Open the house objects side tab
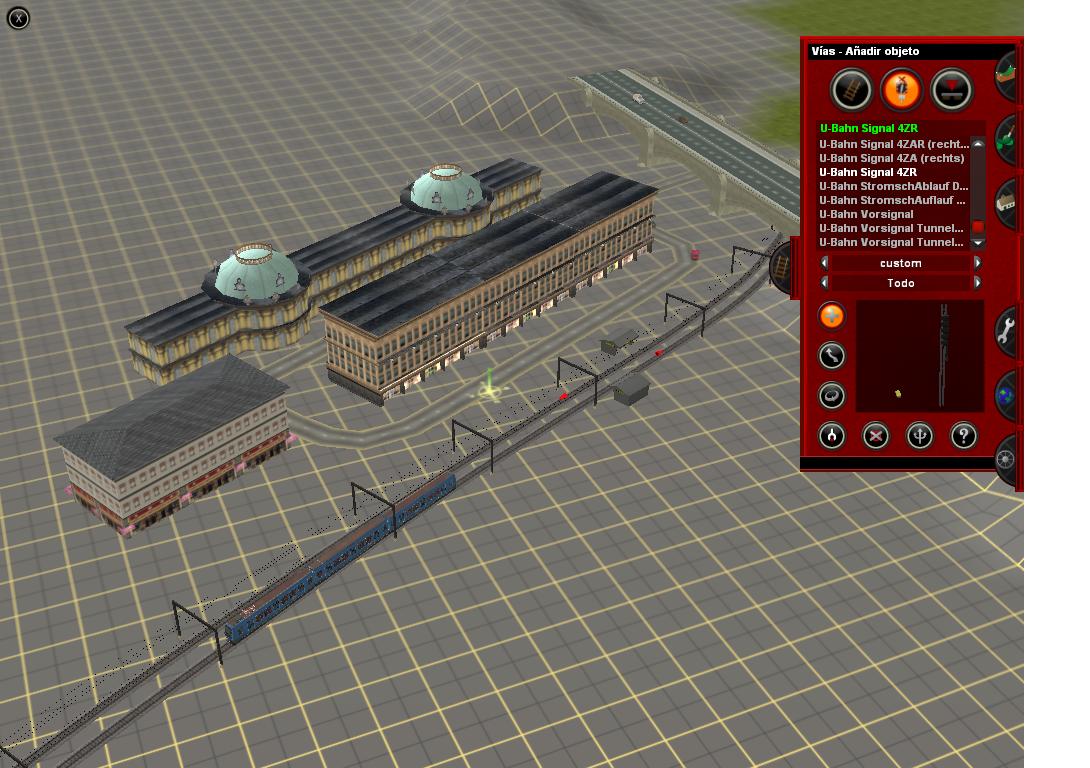Viewport: 1090px width, 768px height. 1007,200
